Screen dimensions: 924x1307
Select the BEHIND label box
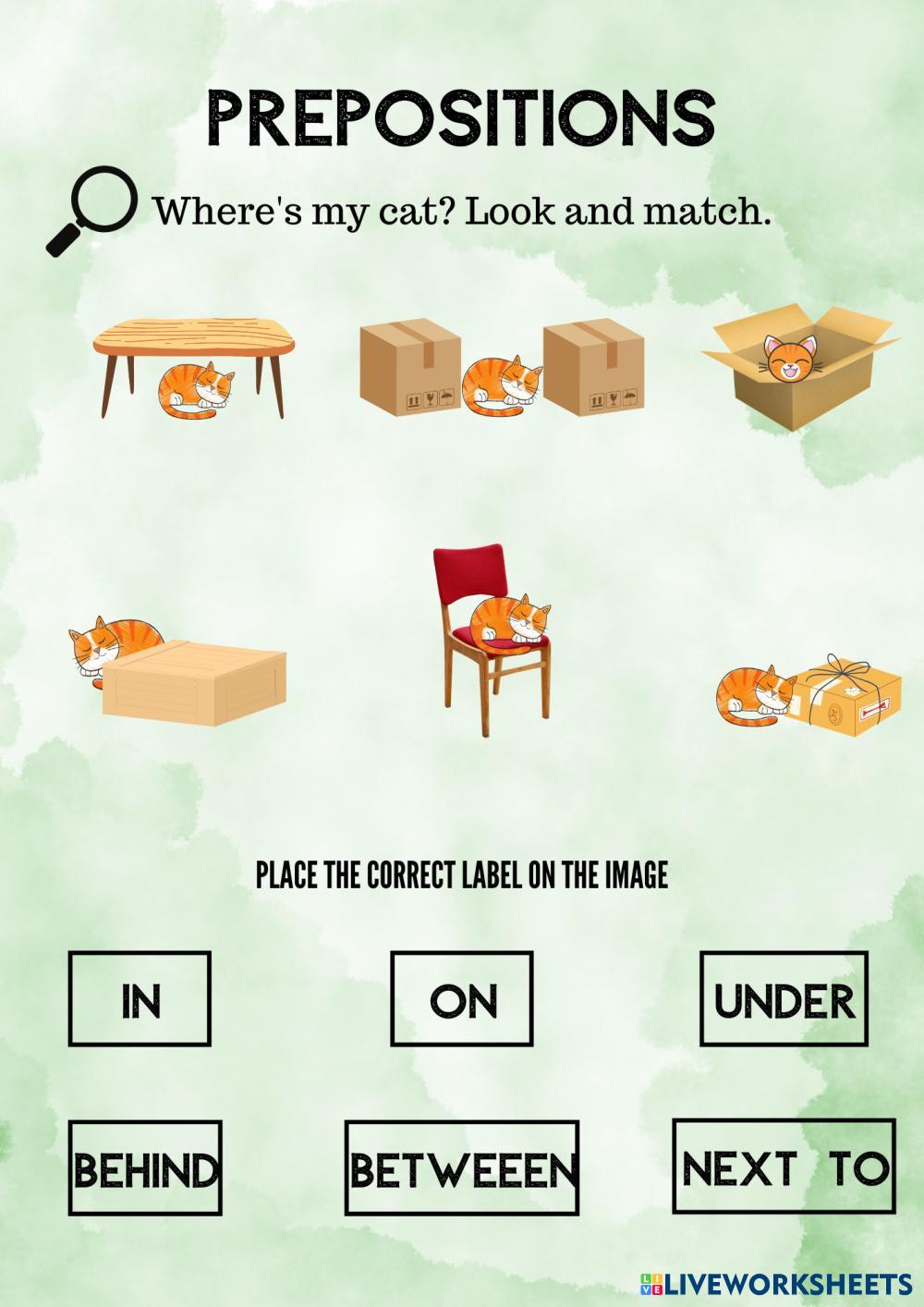[146, 1168]
